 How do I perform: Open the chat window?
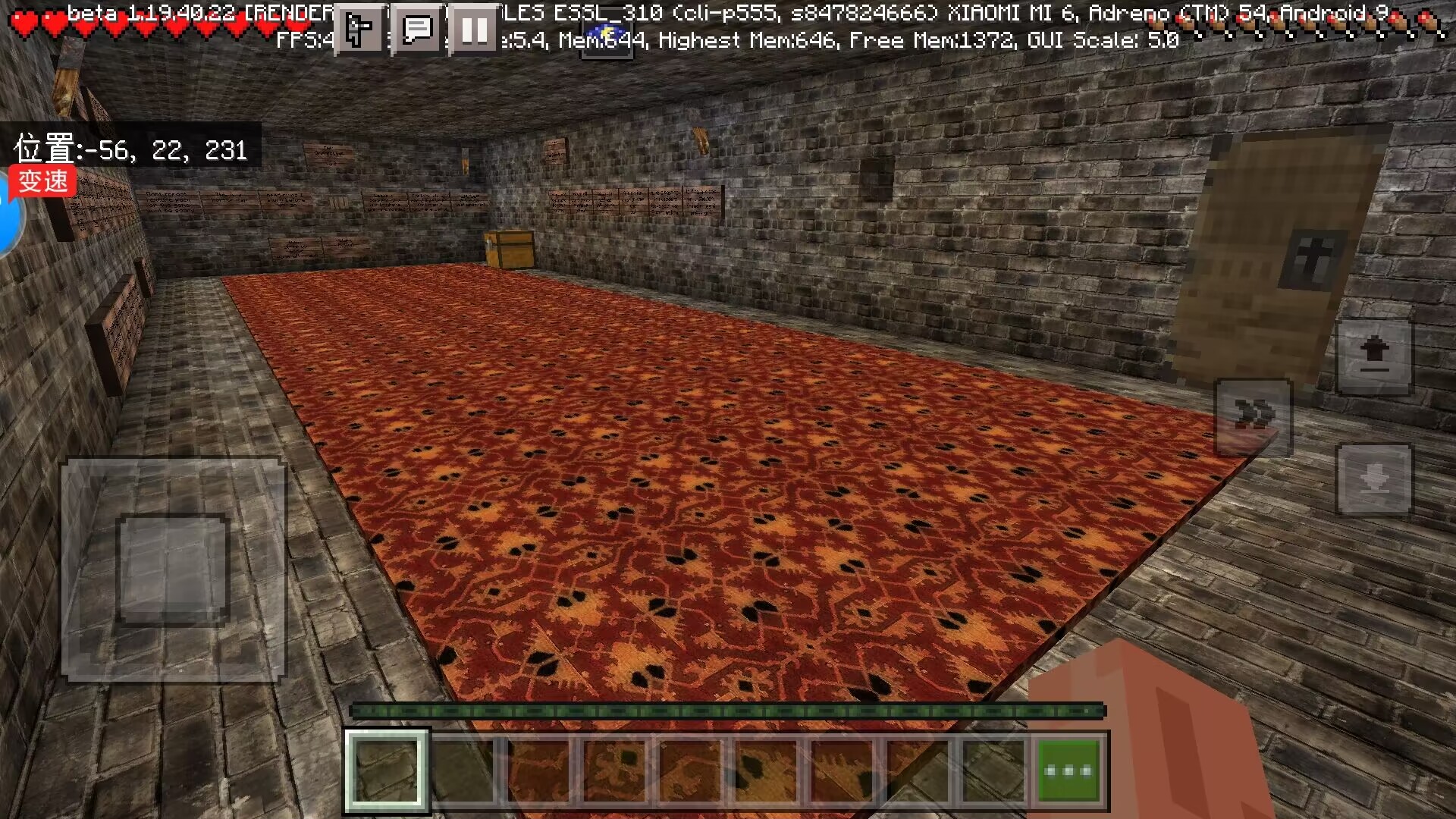pyautogui.click(x=416, y=30)
